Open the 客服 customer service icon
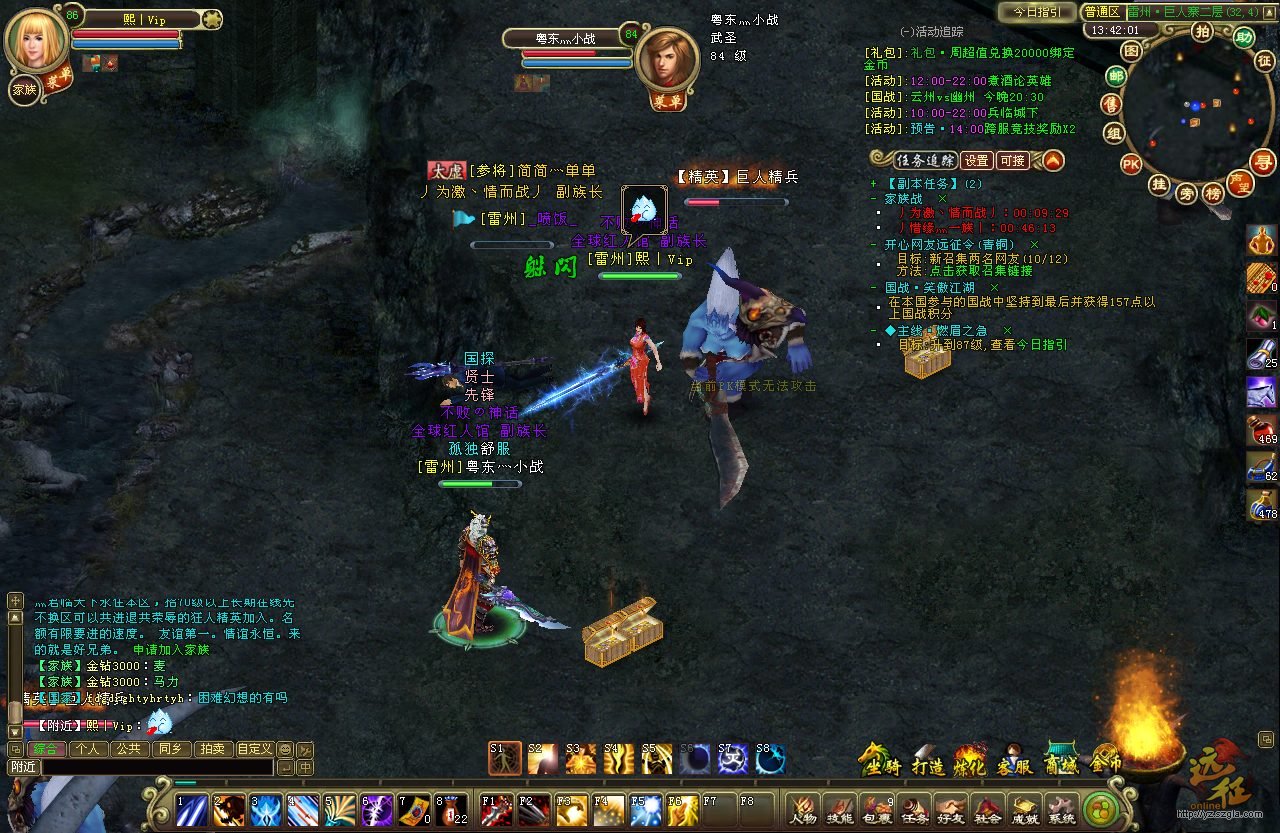Image resolution: width=1280 pixels, height=833 pixels. (x=1014, y=760)
